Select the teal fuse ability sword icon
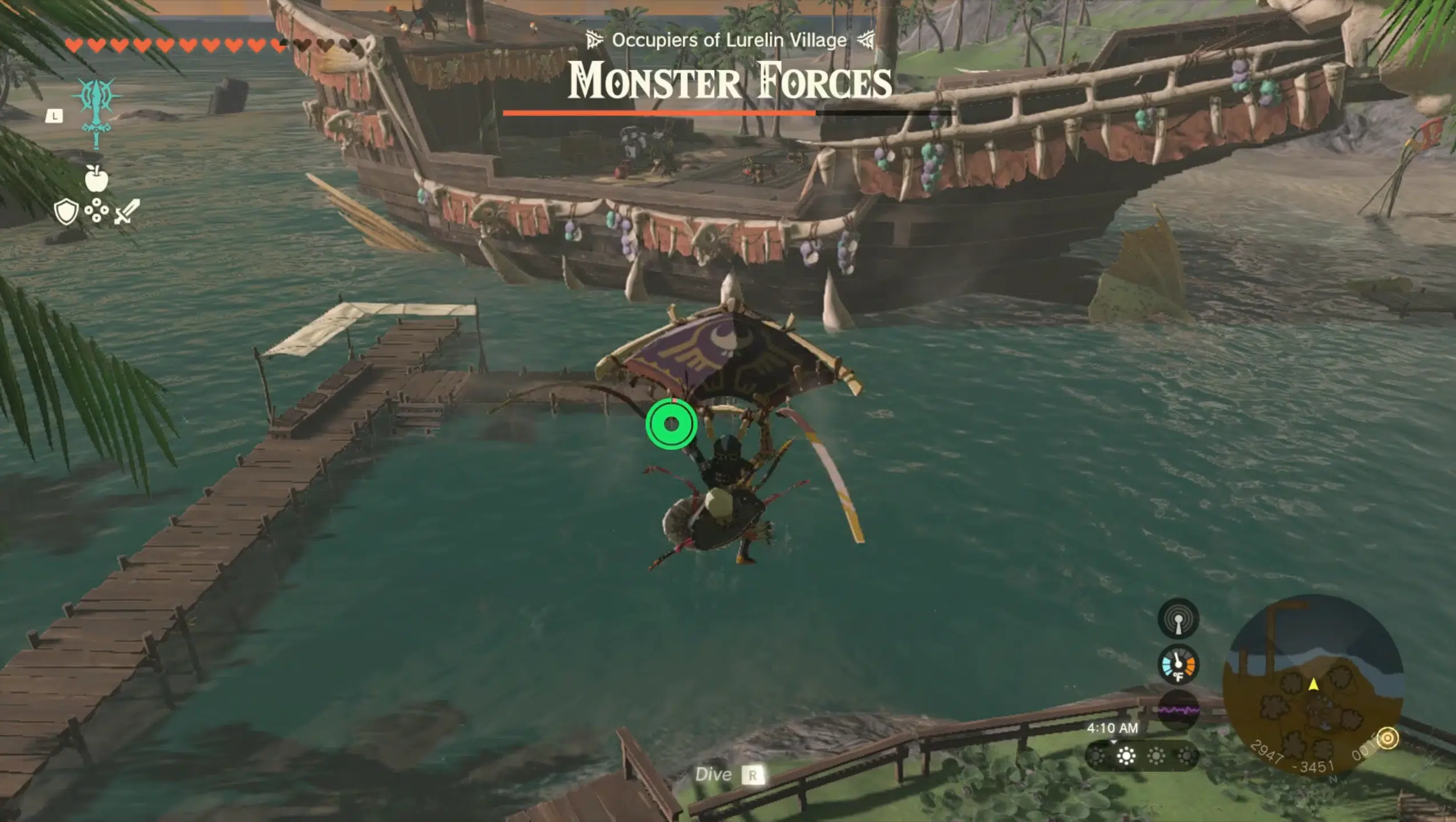Image resolution: width=1456 pixels, height=822 pixels. (97, 111)
